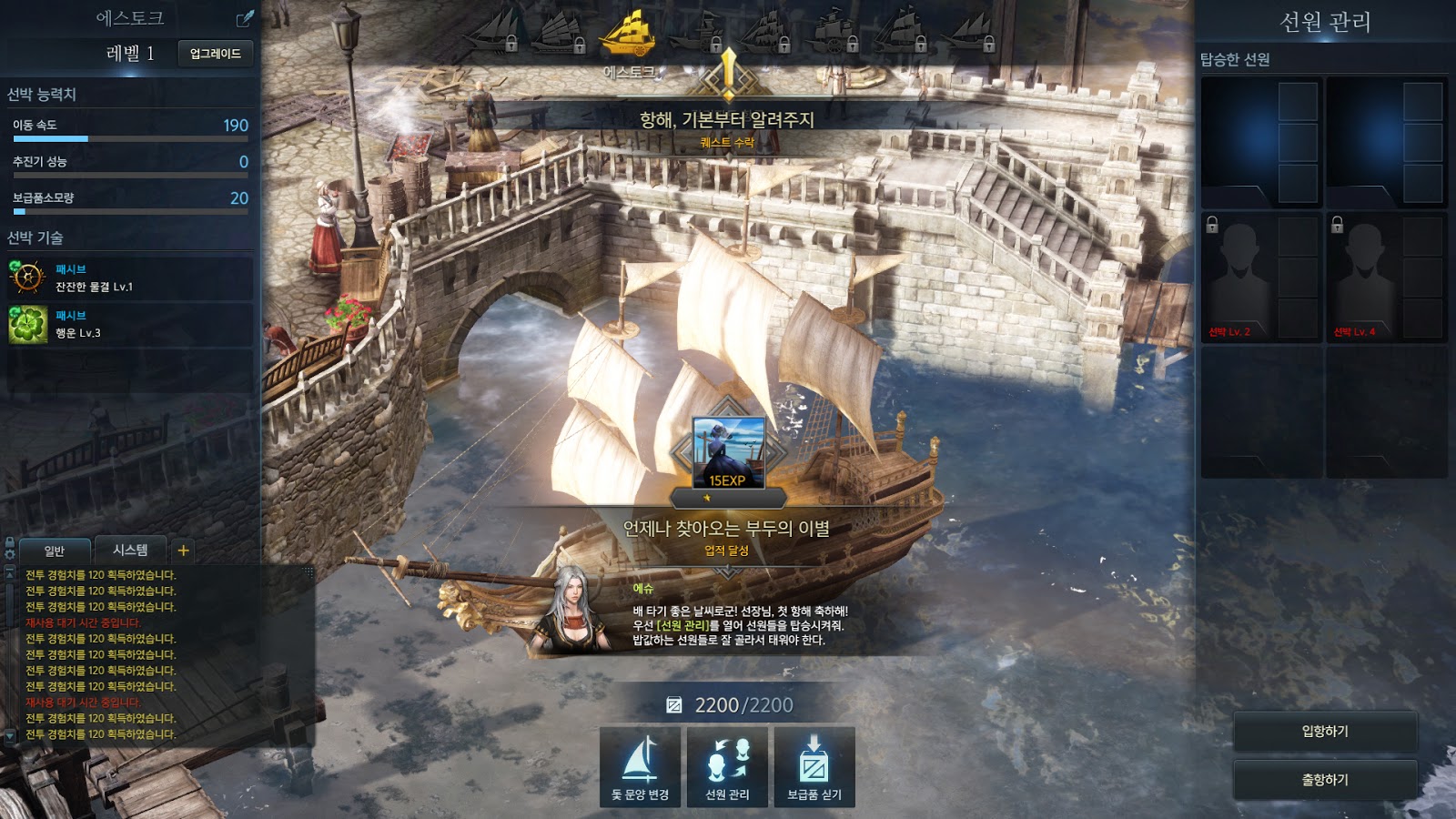Open chat settings gear icon
1456x819 pixels.
click(x=10, y=553)
